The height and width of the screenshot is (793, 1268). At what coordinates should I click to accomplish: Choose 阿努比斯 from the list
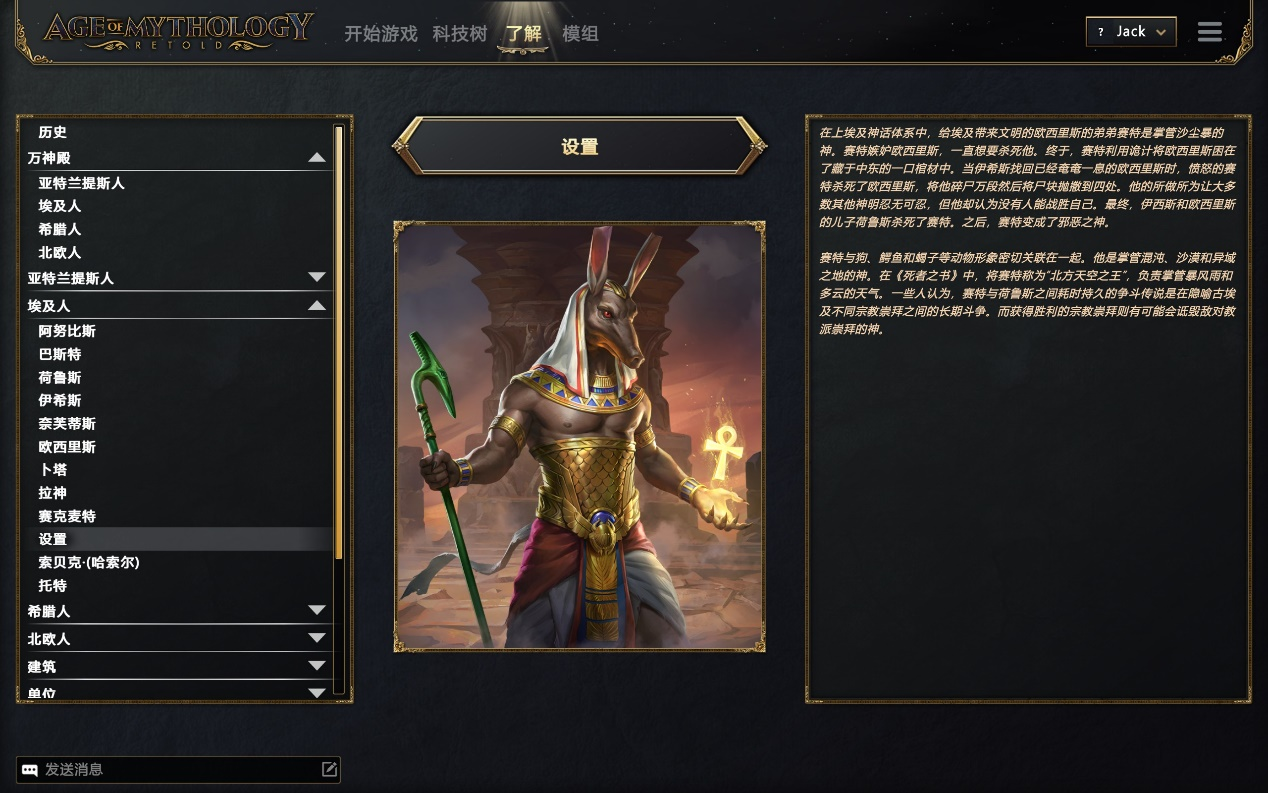67,331
